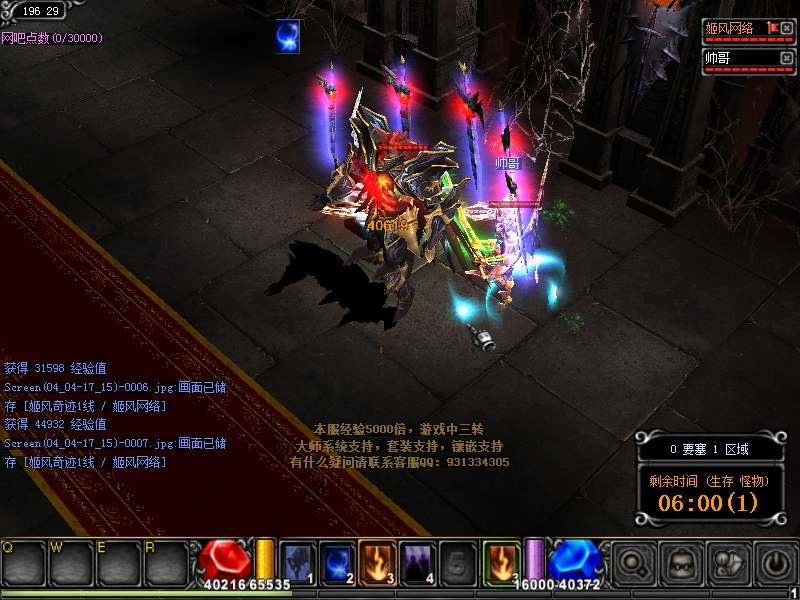The width and height of the screenshot is (800, 600).
Task: Remove 姬风网络 with the X button
Action: 786,27
